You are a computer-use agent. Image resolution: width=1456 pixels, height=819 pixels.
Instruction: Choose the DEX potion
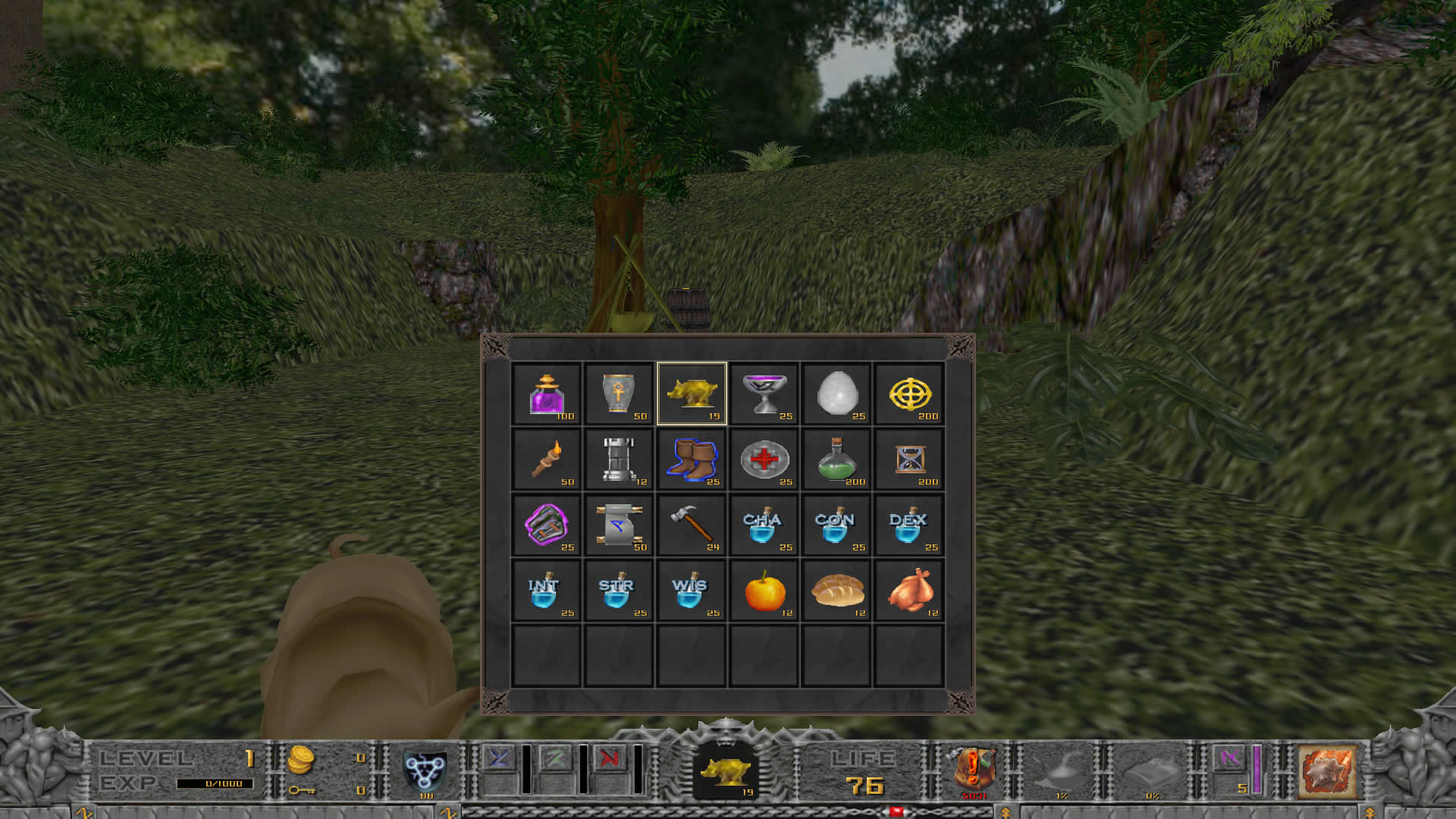pos(909,525)
